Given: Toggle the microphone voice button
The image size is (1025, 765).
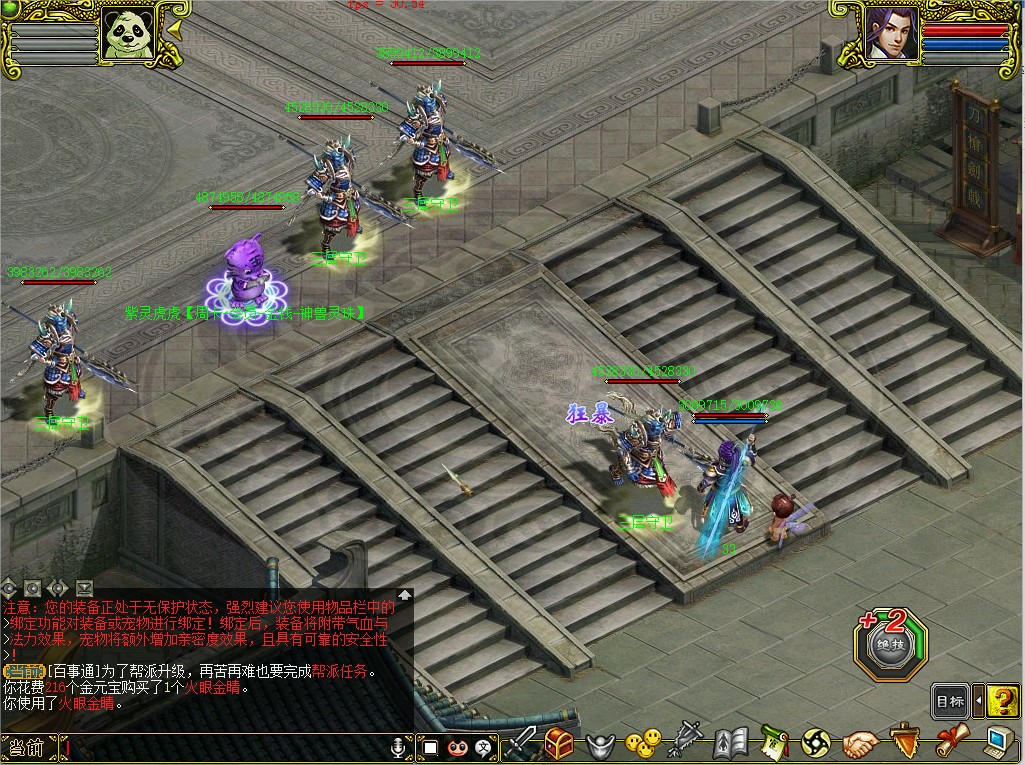Looking at the screenshot, I should tap(399, 747).
